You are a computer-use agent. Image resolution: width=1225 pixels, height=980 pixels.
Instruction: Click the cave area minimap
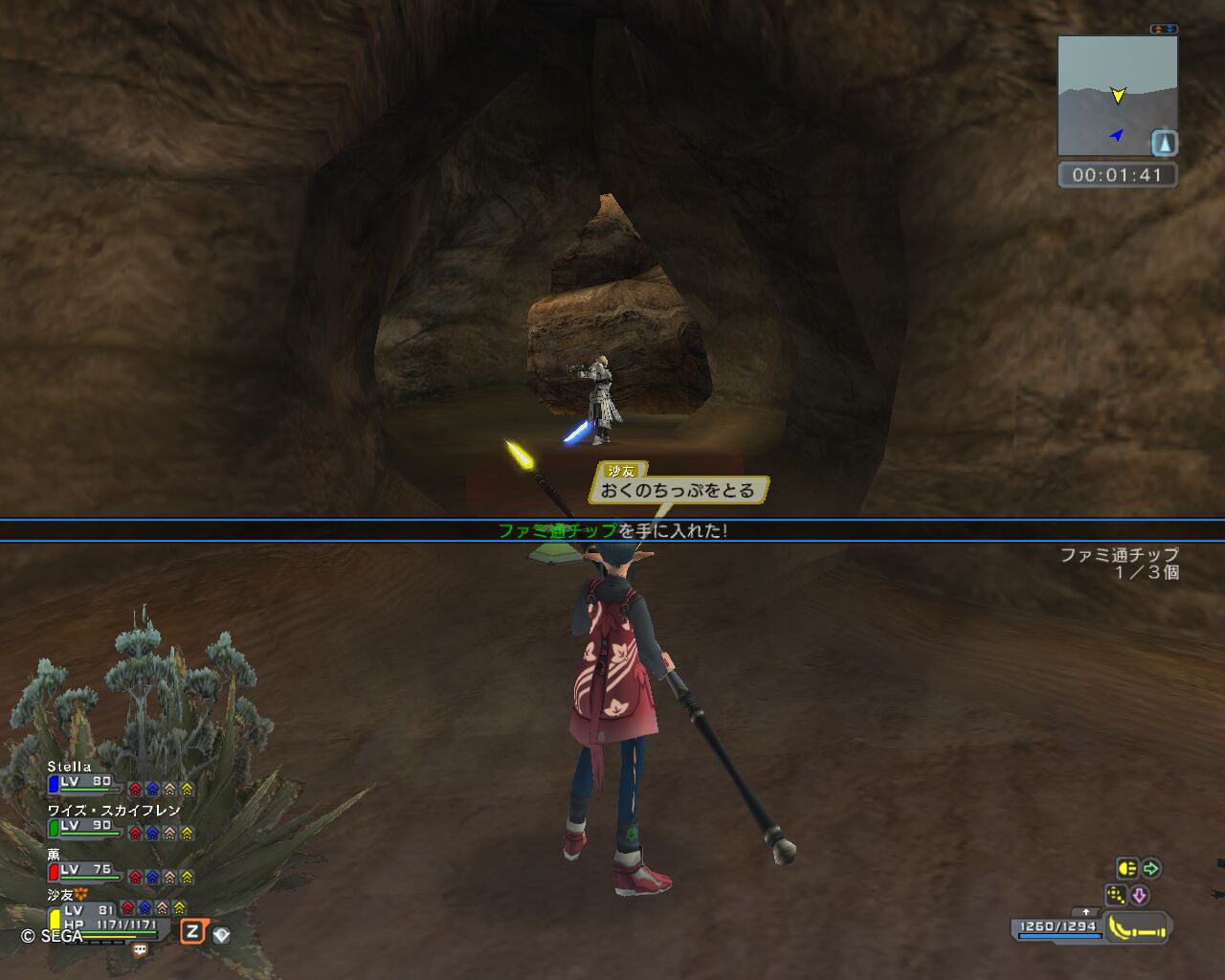coord(1116,96)
